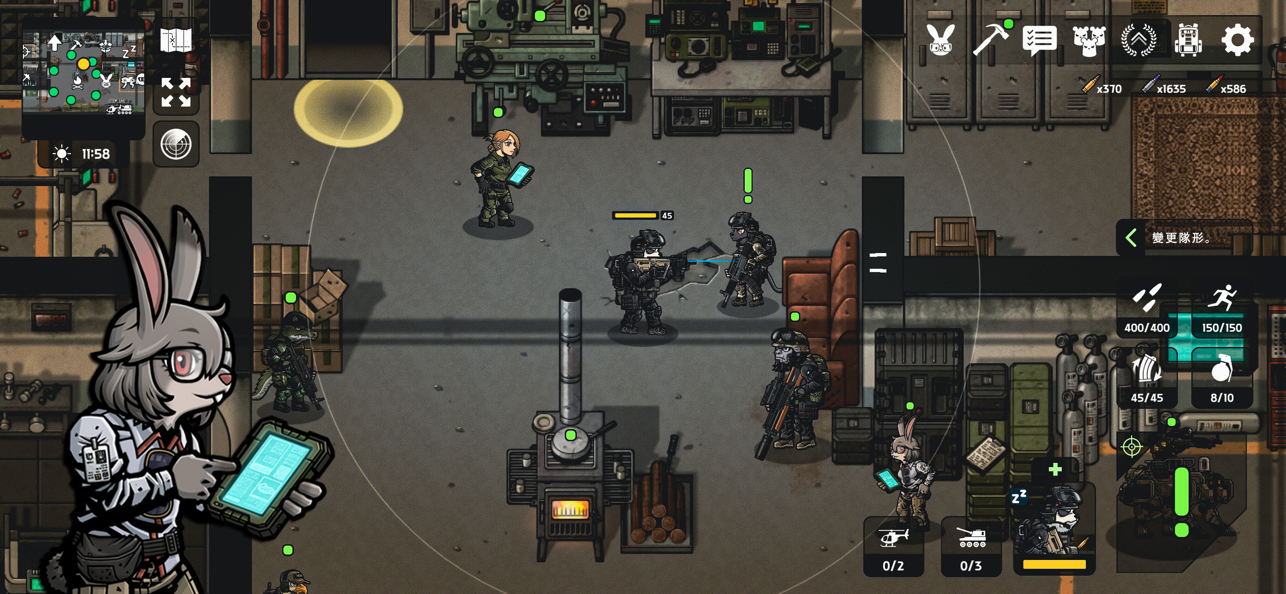Open the rabbit character menu icon
The width and height of the screenshot is (1286, 594).
coord(940,40)
